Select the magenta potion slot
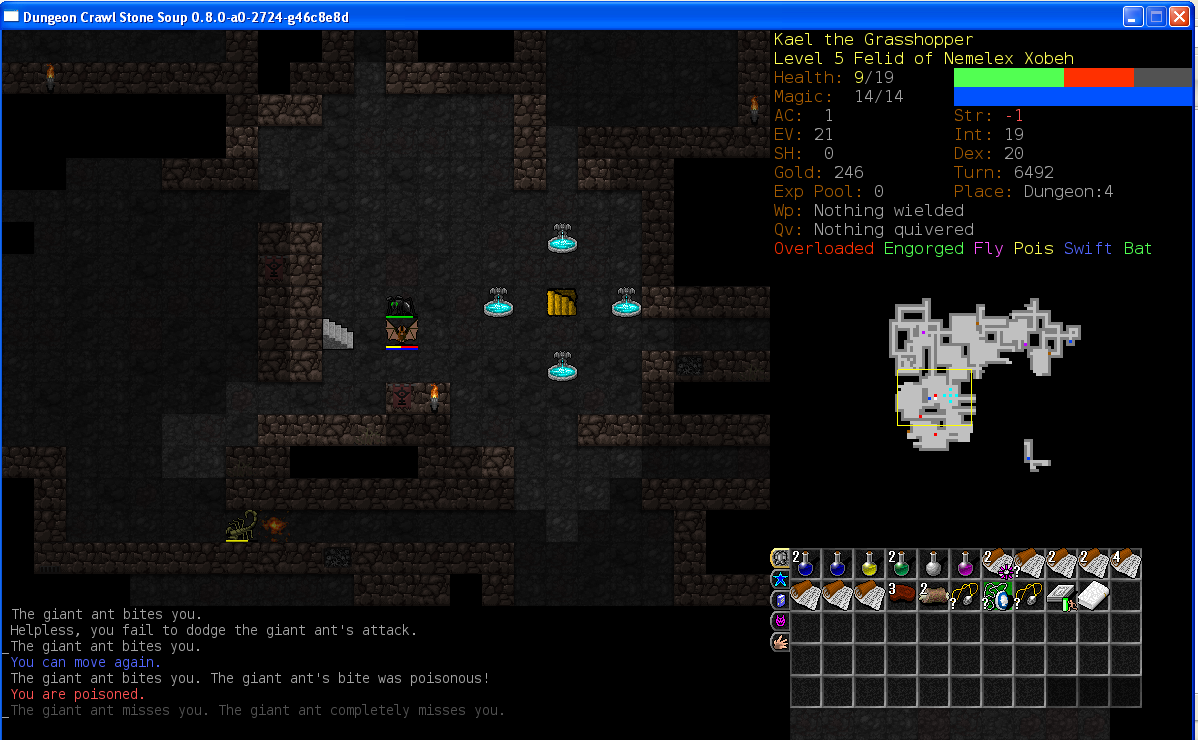 pyautogui.click(x=966, y=564)
